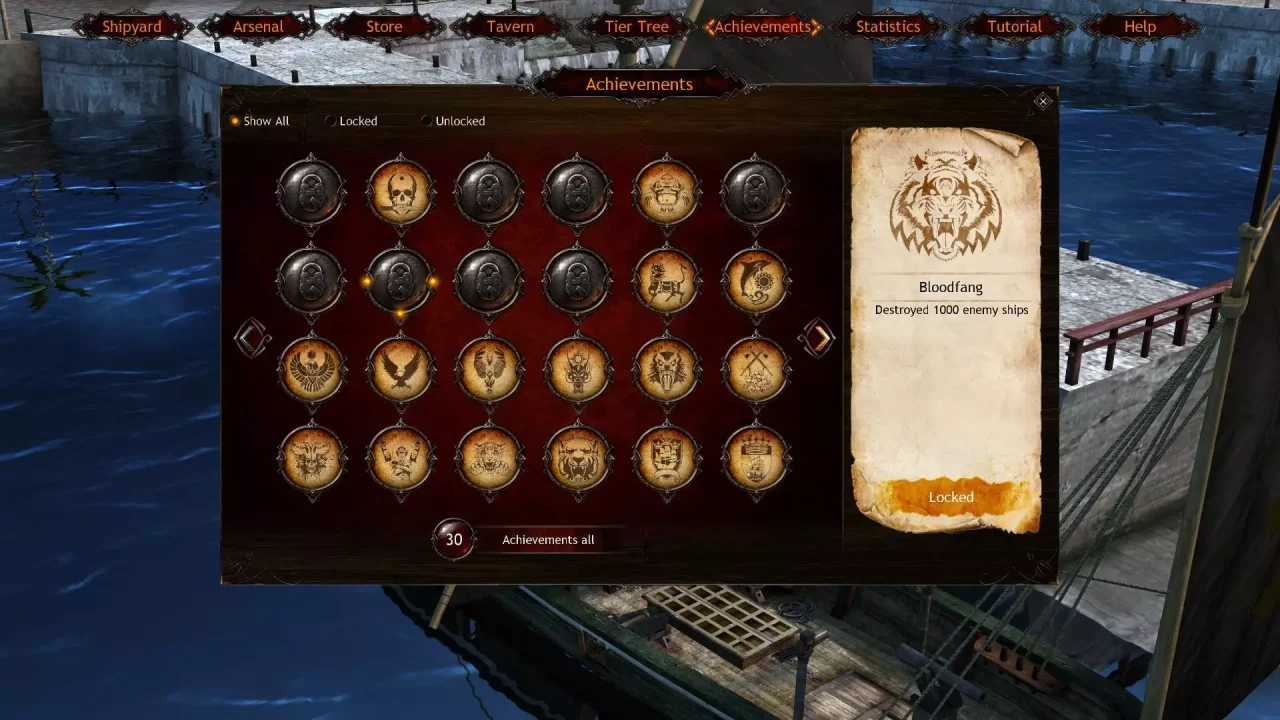Select the spread-winged eagle achievement
The height and width of the screenshot is (720, 1280).
[x=400, y=371]
